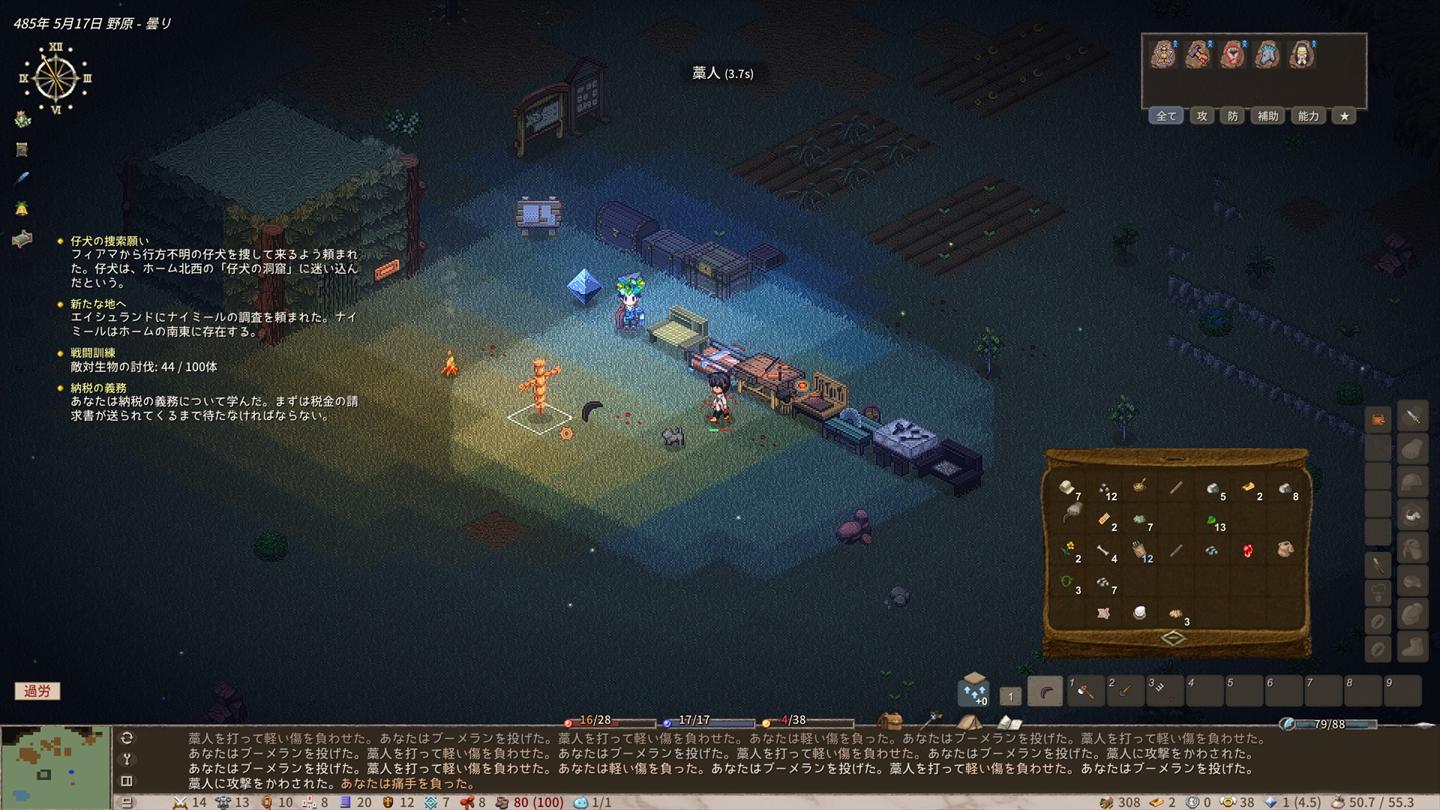
Task: Select the shovel in hotbar slot 2
Action: click(x=1126, y=691)
